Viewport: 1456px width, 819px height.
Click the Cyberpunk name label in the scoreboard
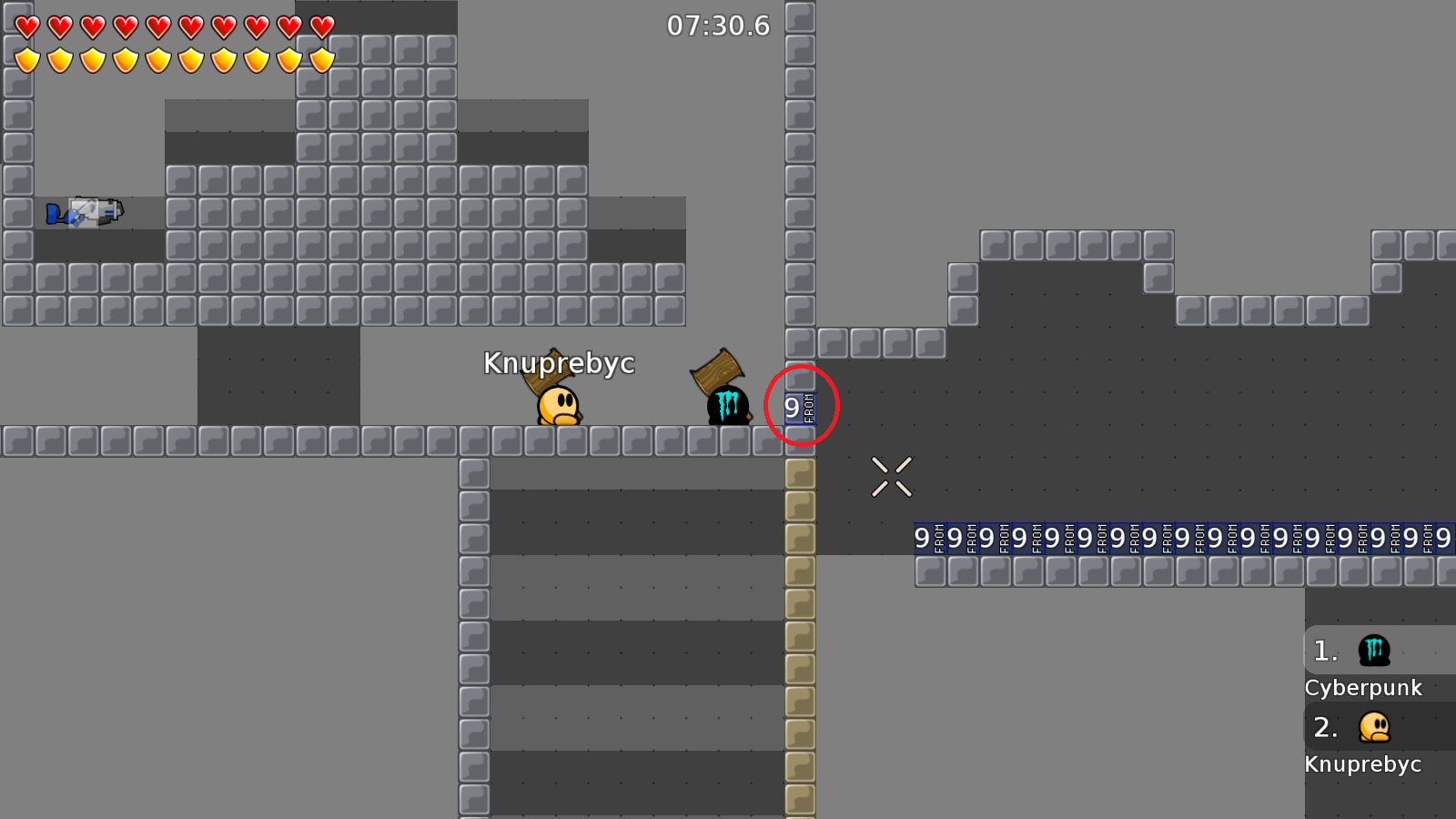[x=1364, y=688]
